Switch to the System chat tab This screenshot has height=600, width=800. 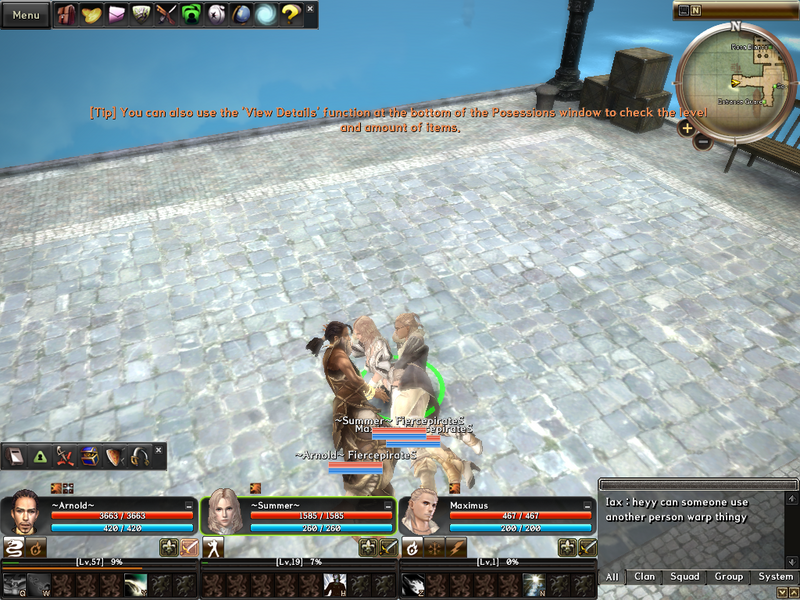[x=775, y=577]
